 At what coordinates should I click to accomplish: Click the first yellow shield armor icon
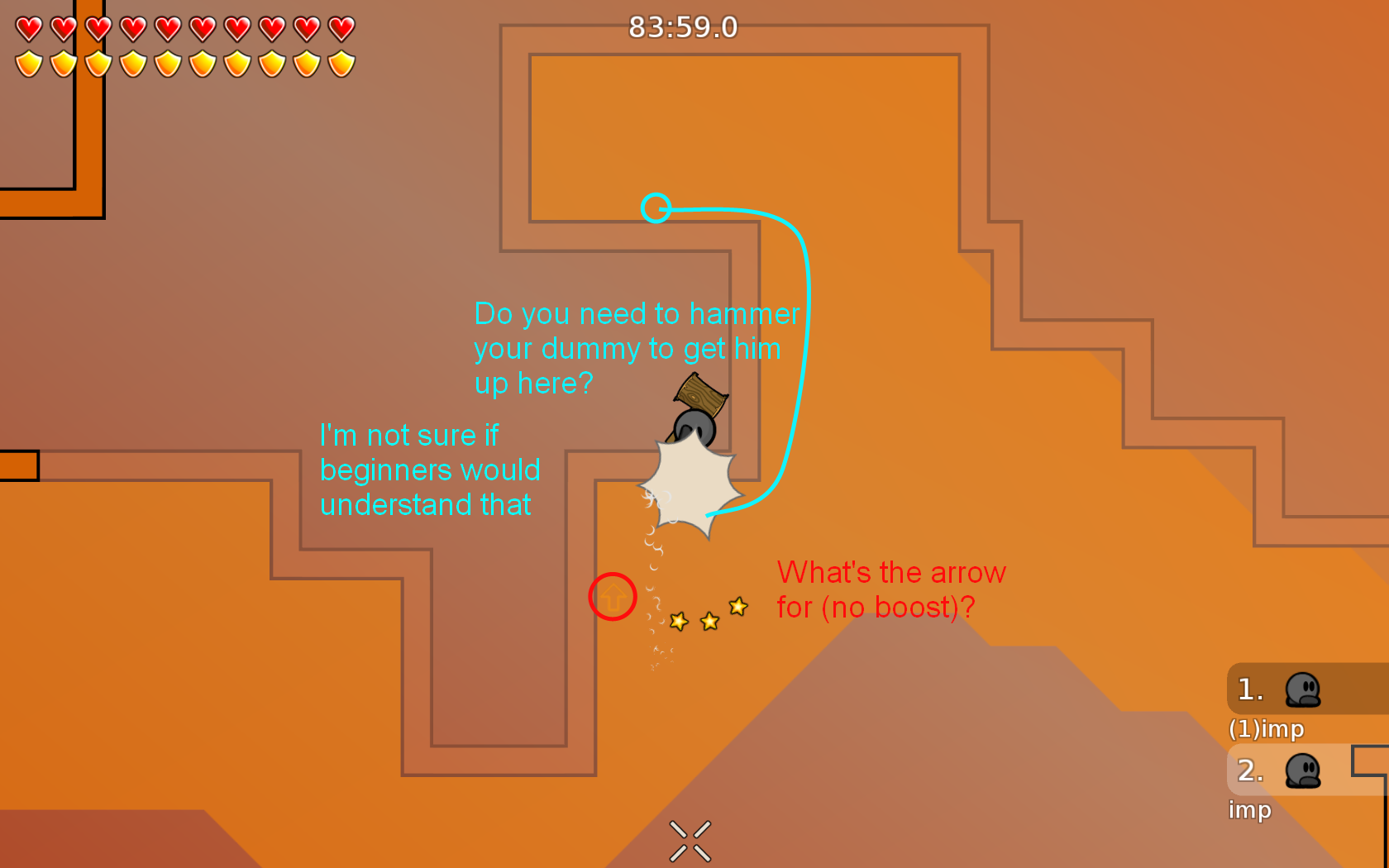click(27, 62)
